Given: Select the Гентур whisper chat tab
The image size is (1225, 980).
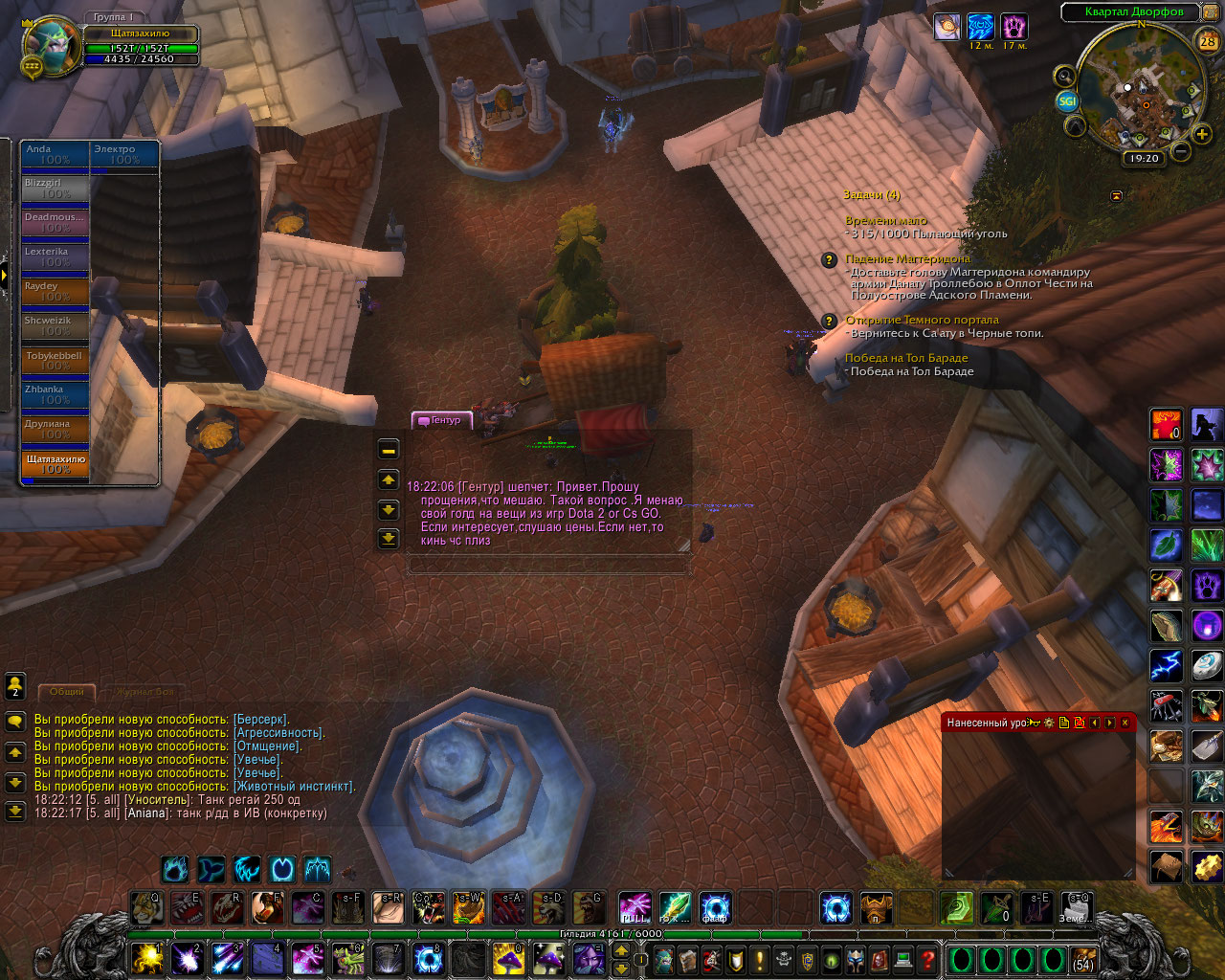Looking at the screenshot, I should 441,420.
